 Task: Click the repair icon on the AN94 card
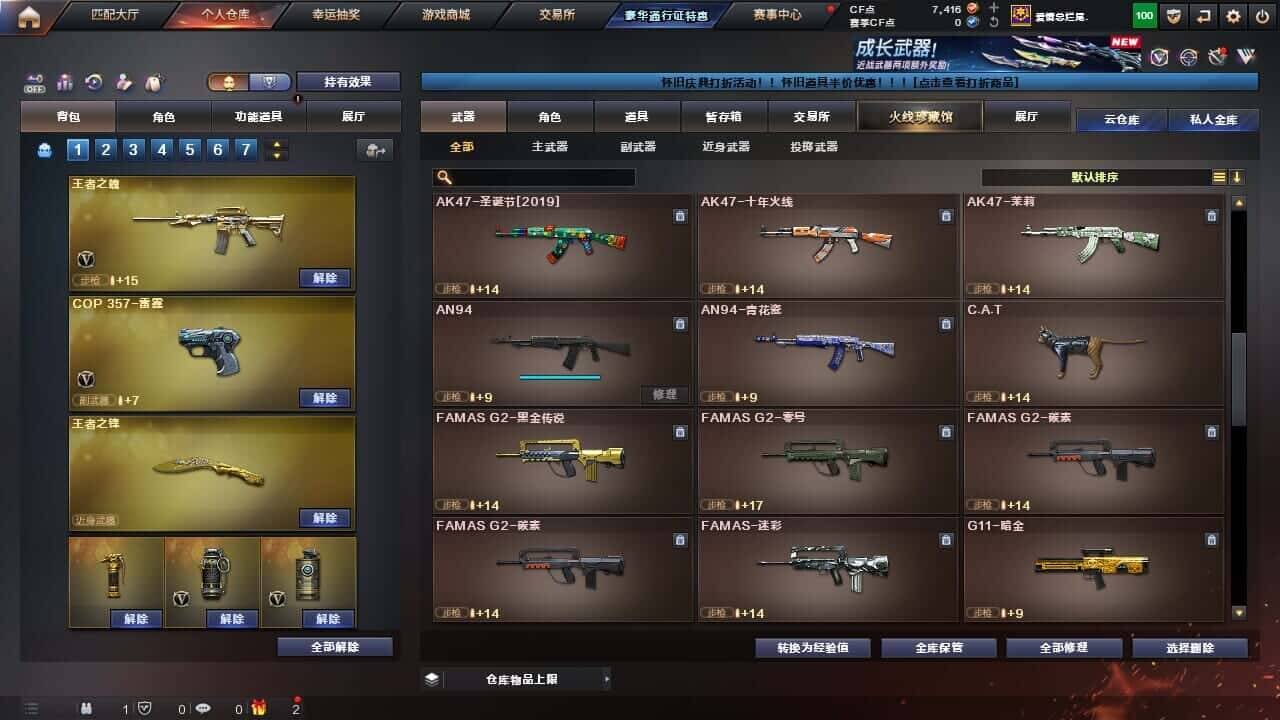(x=664, y=395)
